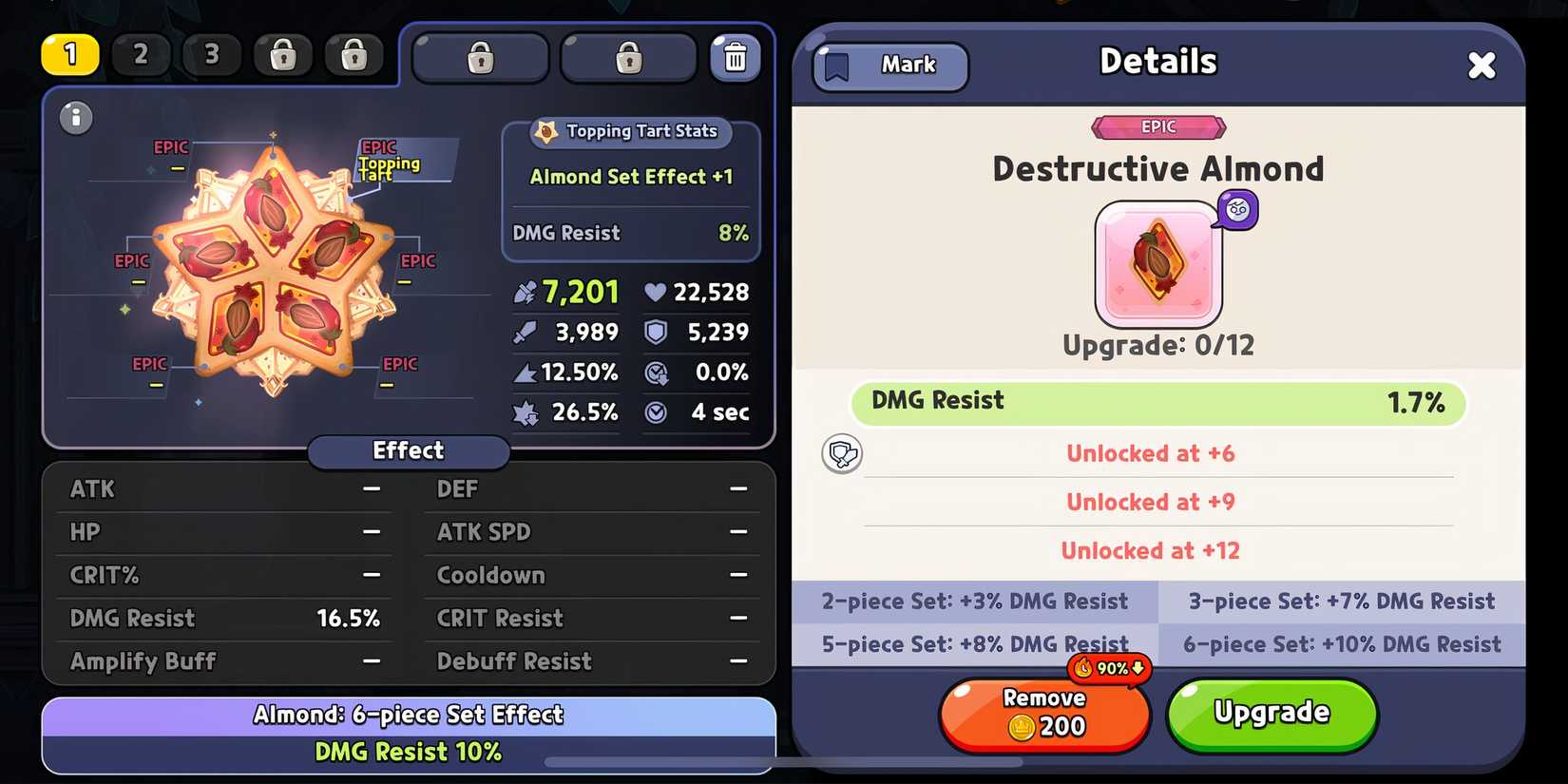Viewport: 1568px width, 784px height.
Task: Click the purple emote bubble beside the almond
Action: (x=1236, y=210)
